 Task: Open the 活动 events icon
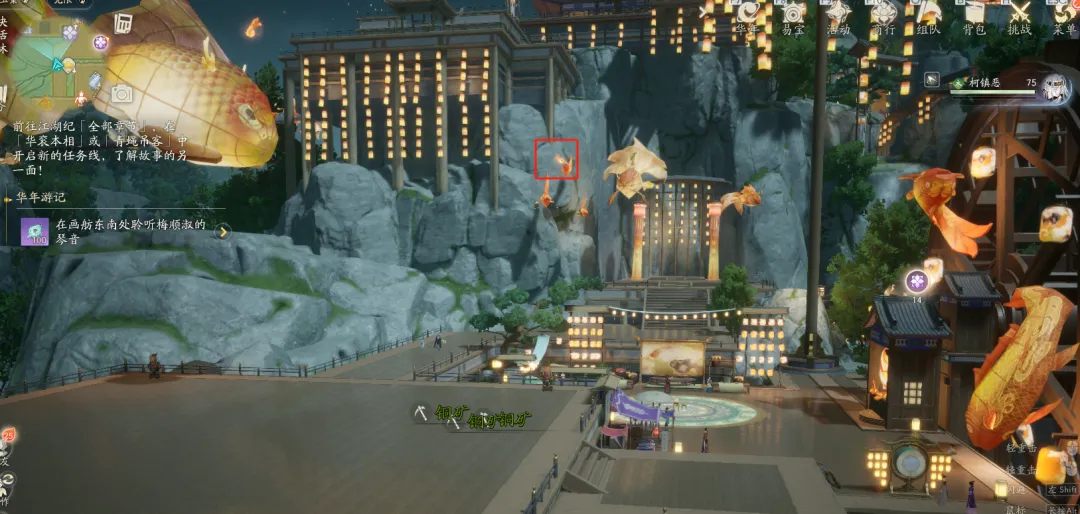(838, 14)
